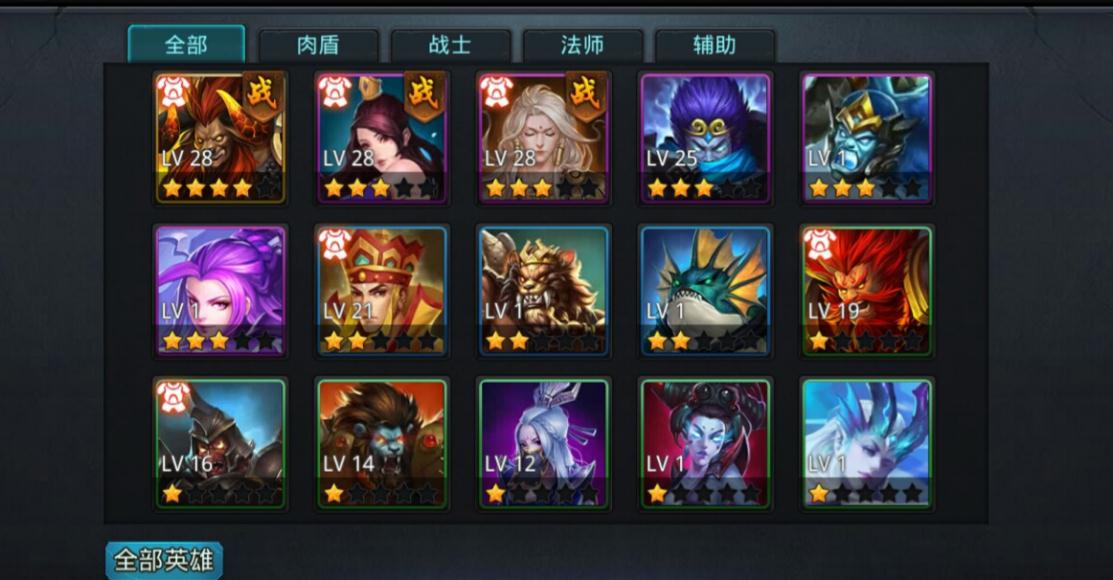Click the 全部英雄 button

164,560
